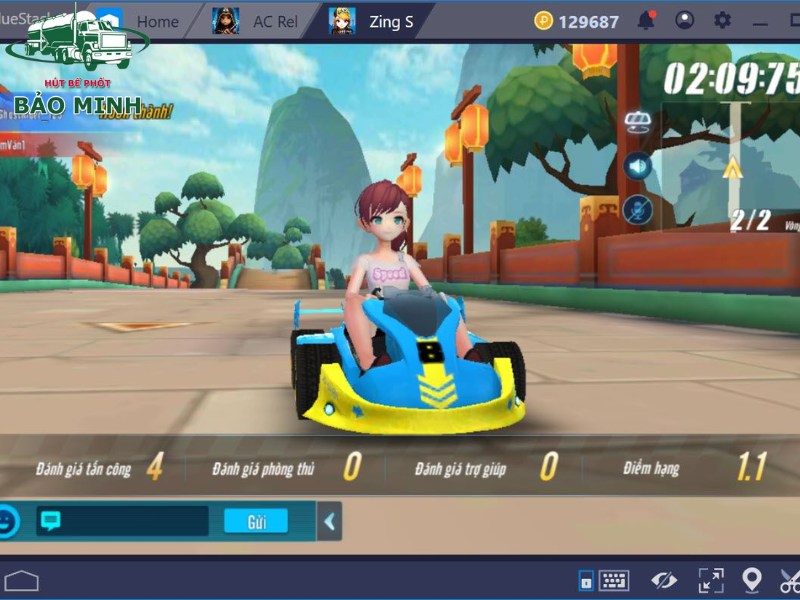Open the location pin tool
800x600 pixels.
[x=752, y=580]
